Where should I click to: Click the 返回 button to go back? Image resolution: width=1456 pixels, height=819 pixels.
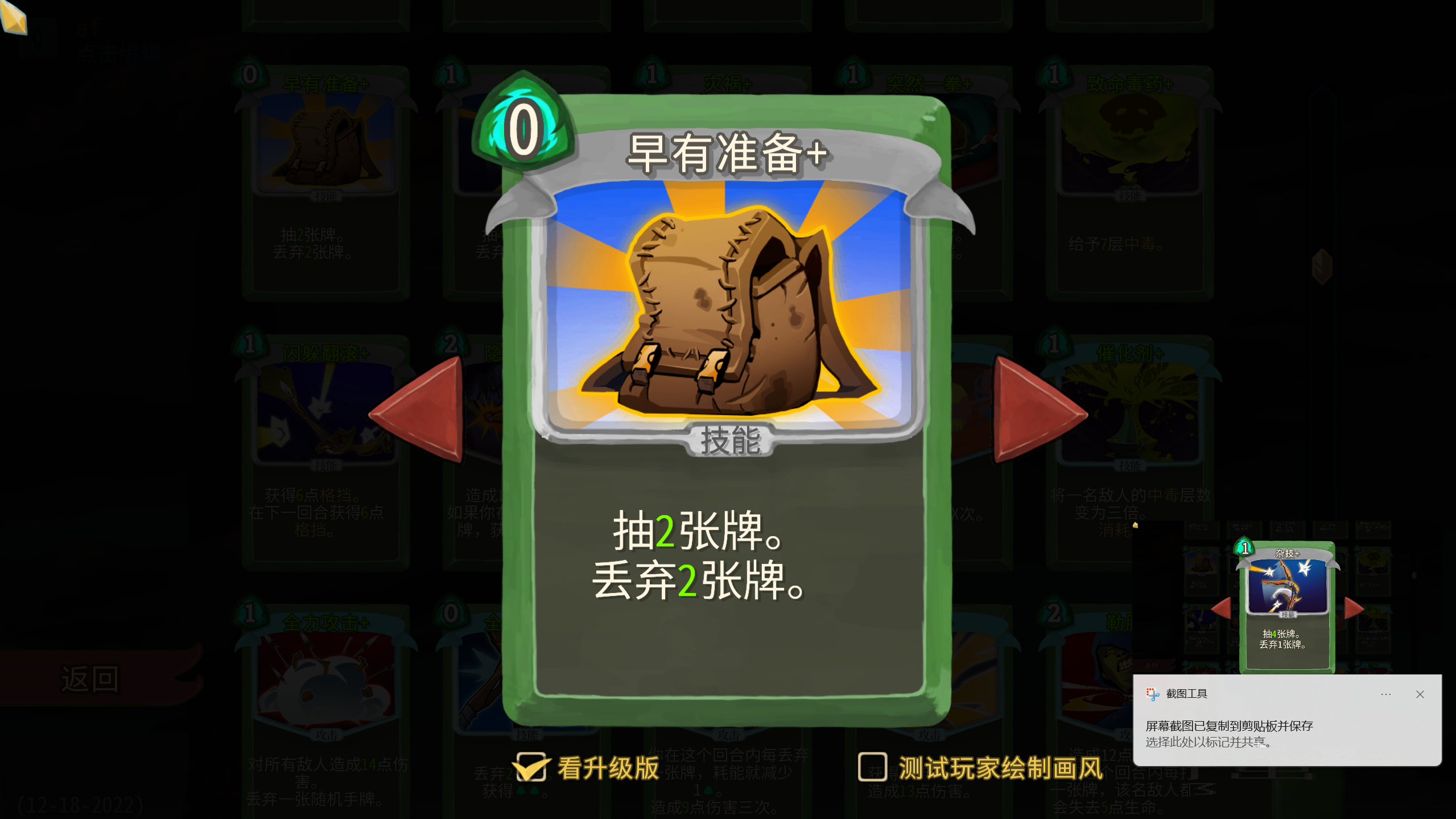90,677
